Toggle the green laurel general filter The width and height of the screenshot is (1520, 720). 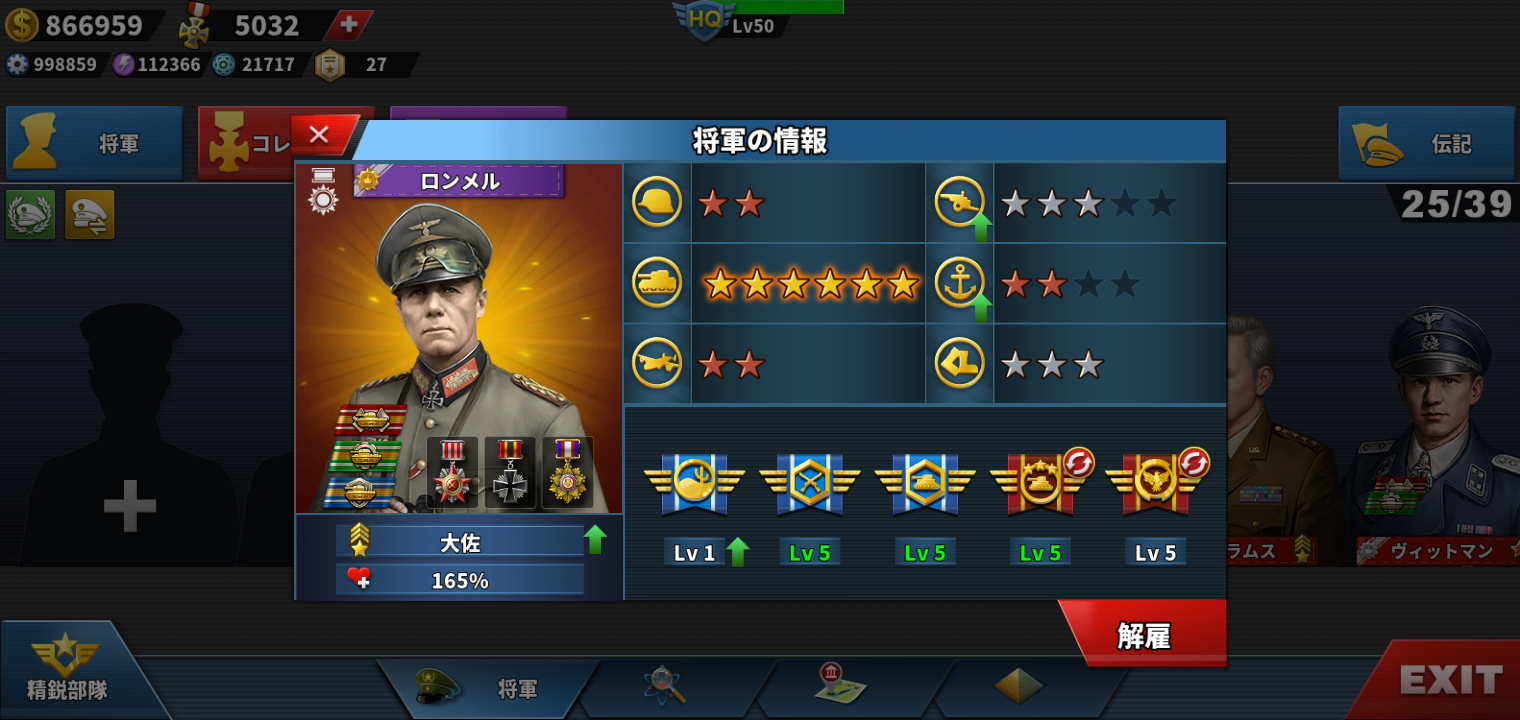[30, 214]
